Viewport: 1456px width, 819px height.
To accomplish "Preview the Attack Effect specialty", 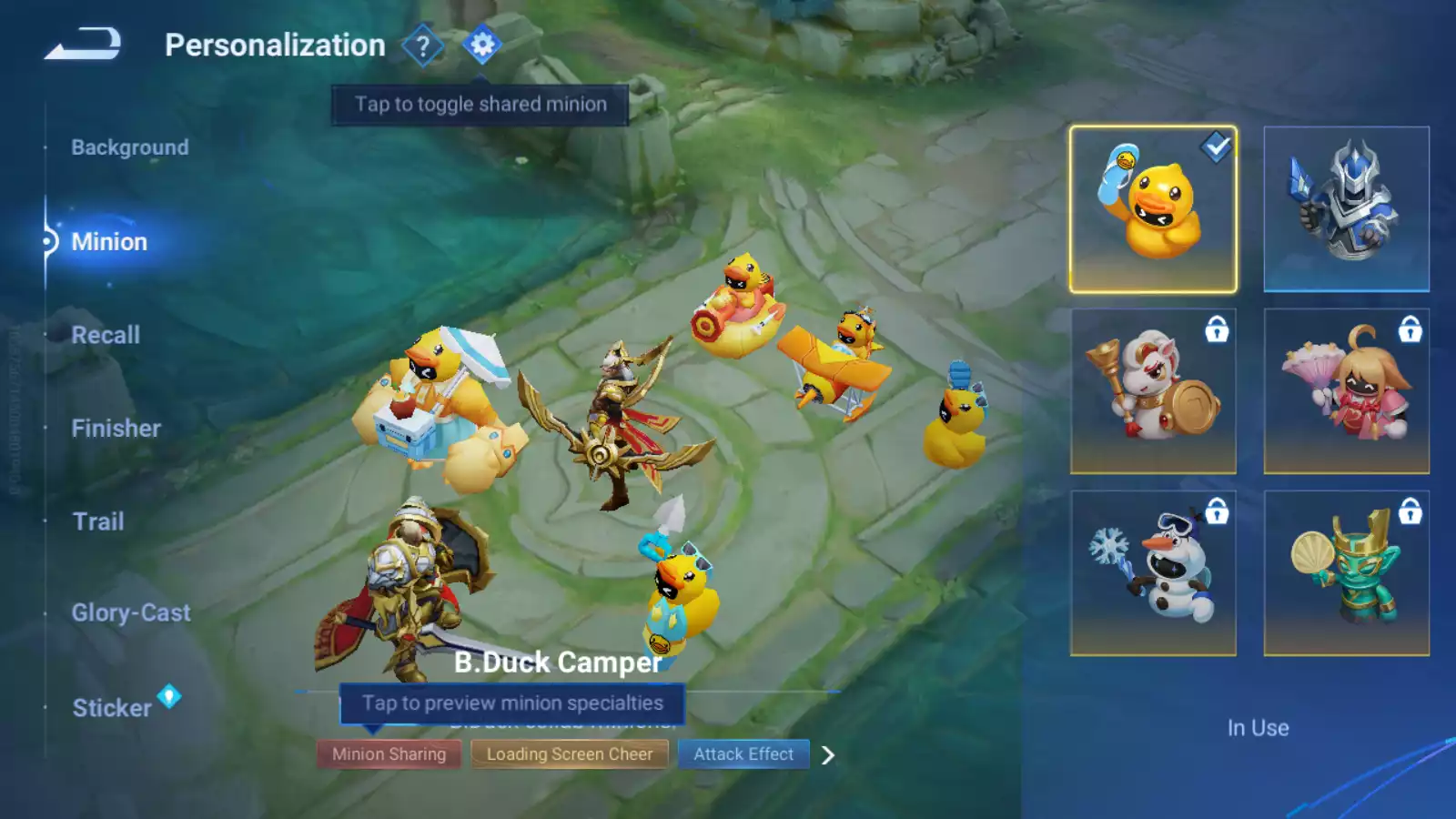I will 743,754.
